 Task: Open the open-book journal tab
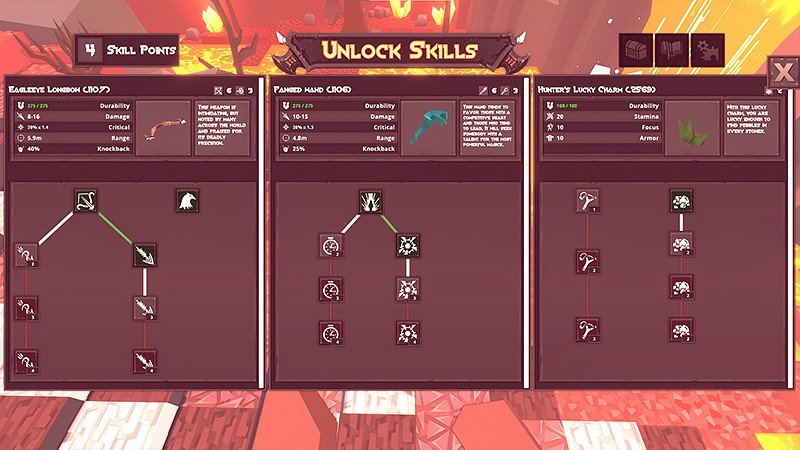coord(671,49)
